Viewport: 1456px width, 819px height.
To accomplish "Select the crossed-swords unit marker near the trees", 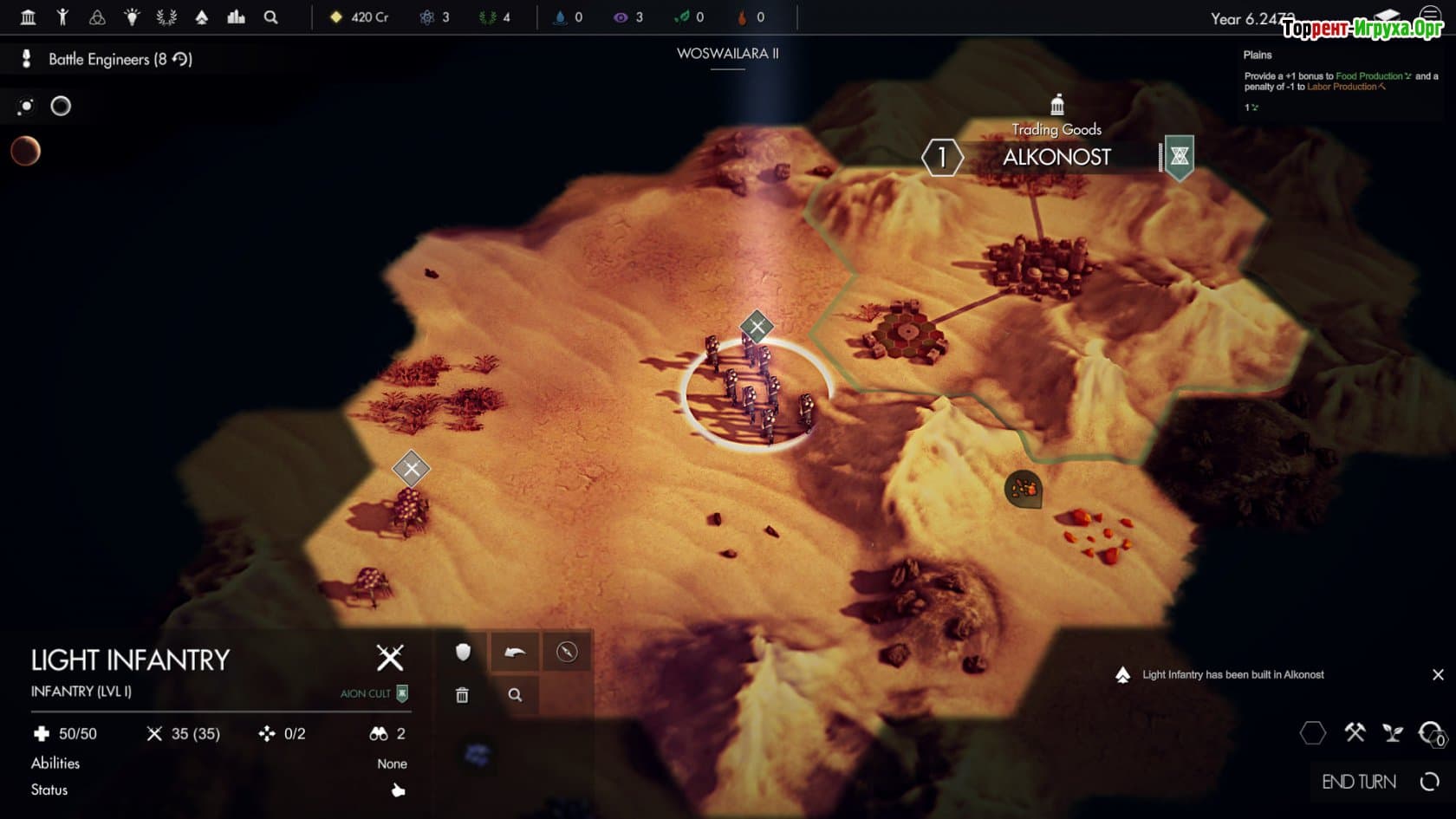I will [411, 469].
